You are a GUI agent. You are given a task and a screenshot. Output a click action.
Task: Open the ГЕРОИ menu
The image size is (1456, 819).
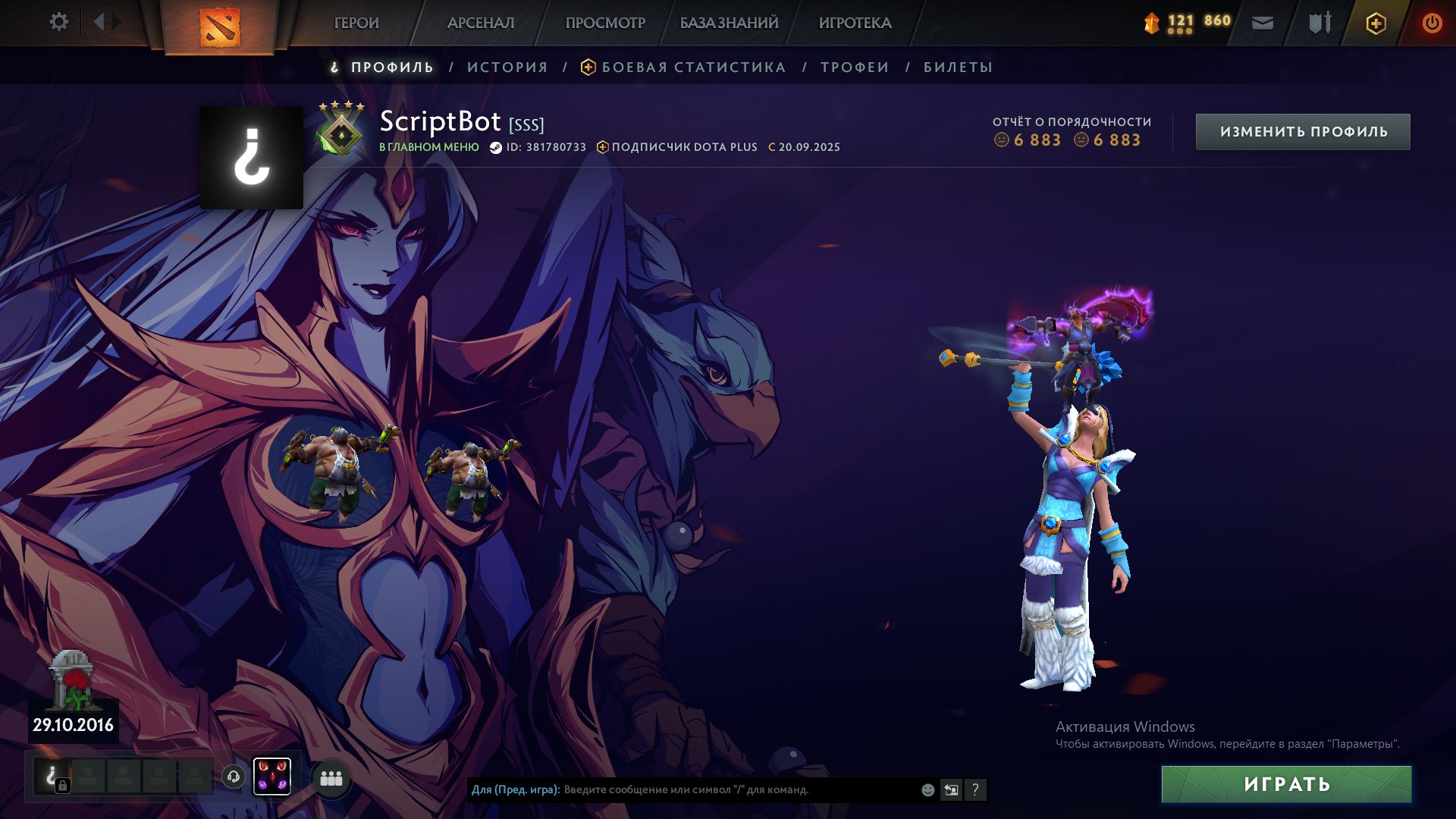coord(356,24)
